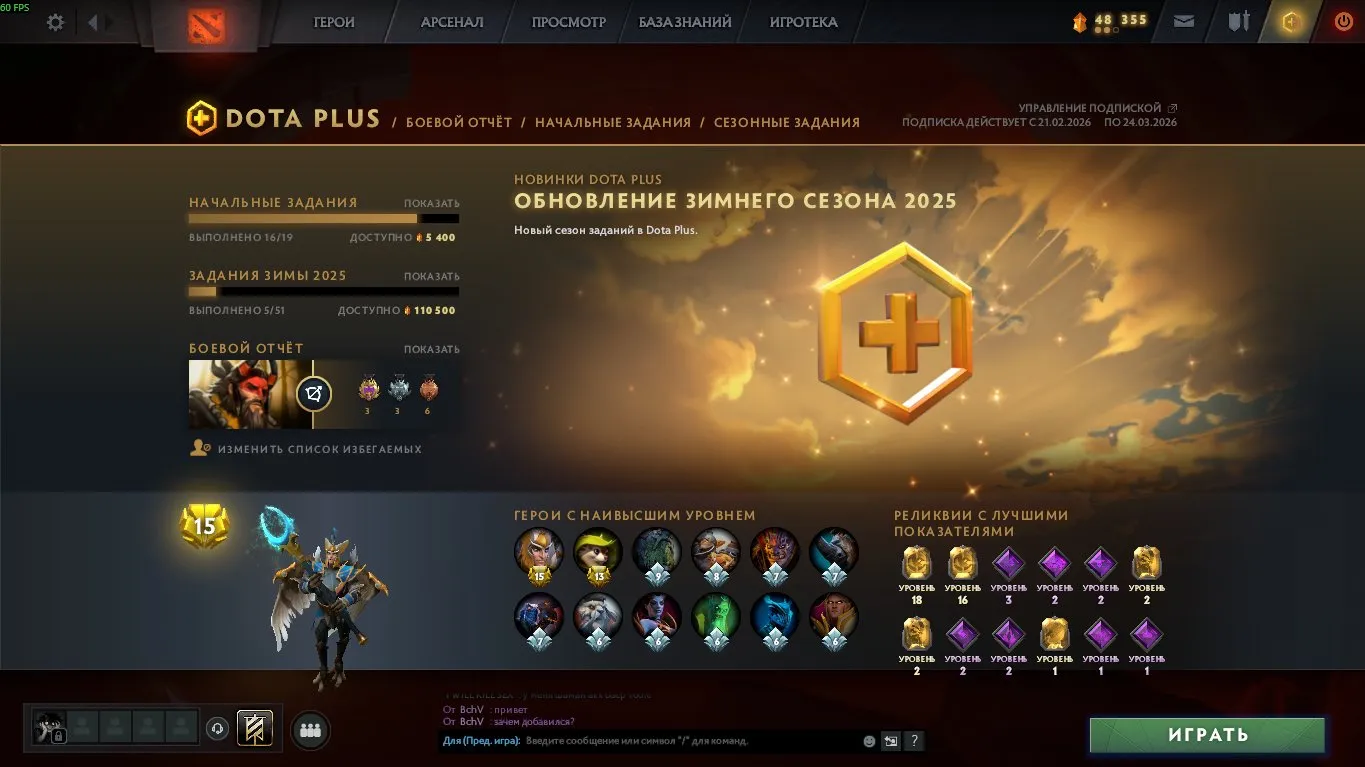The width and height of the screenshot is (1365, 767).
Task: Click the Играть button
Action: [x=1206, y=735]
